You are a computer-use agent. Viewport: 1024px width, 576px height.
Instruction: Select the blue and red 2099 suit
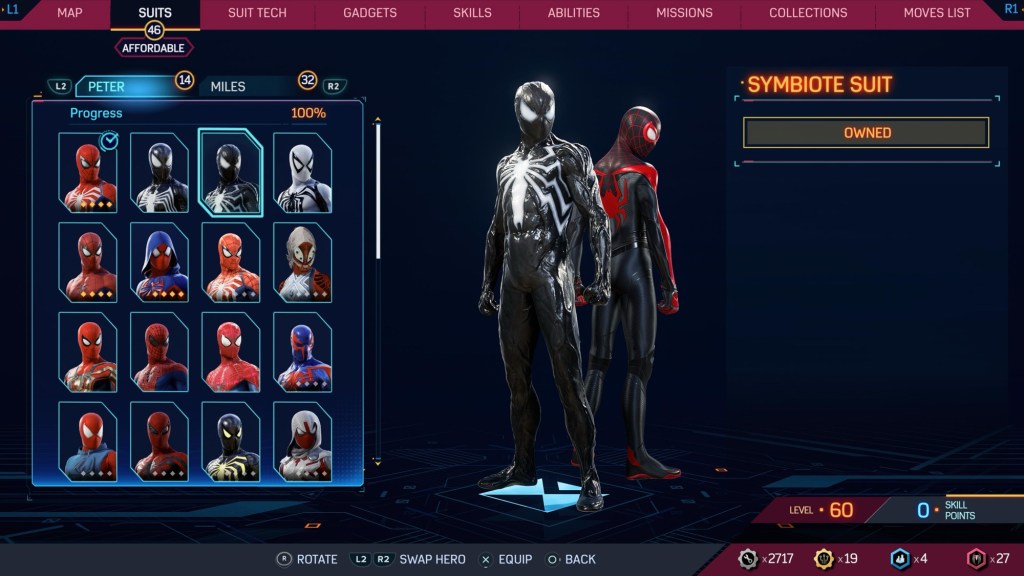pos(303,351)
